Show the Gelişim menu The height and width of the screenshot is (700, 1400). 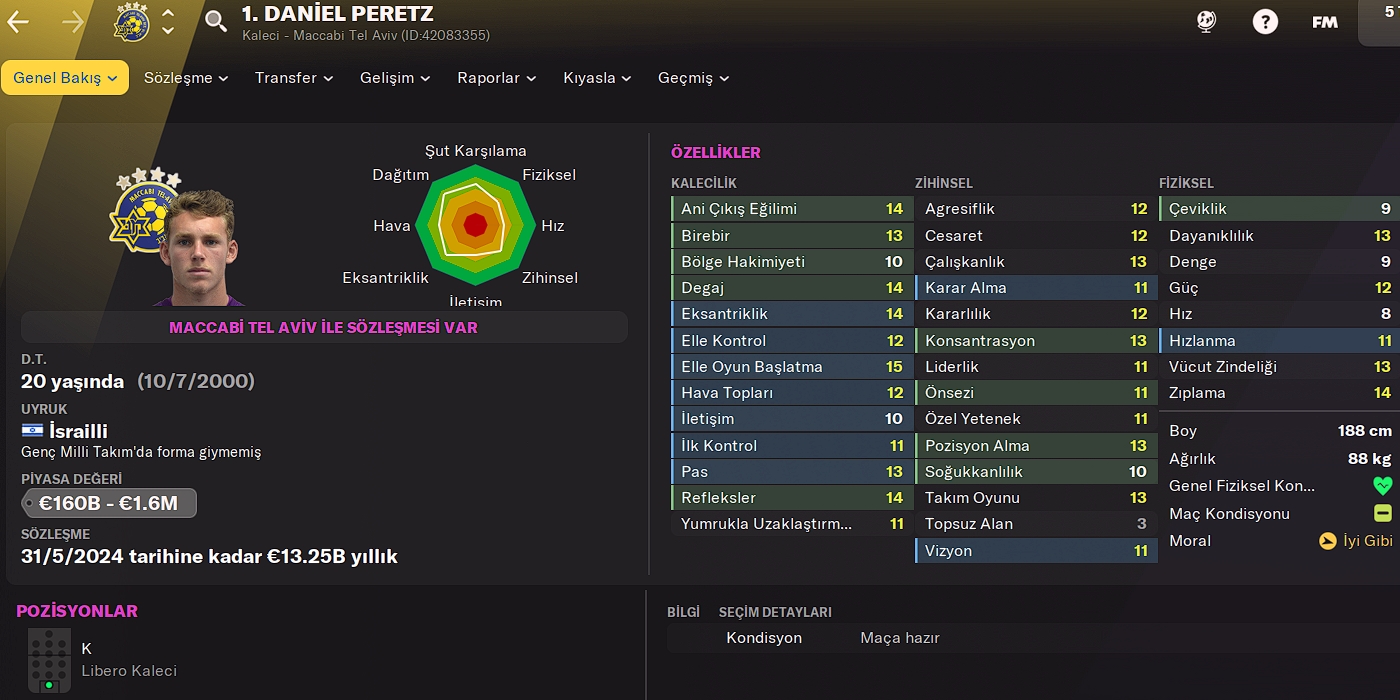(395, 78)
